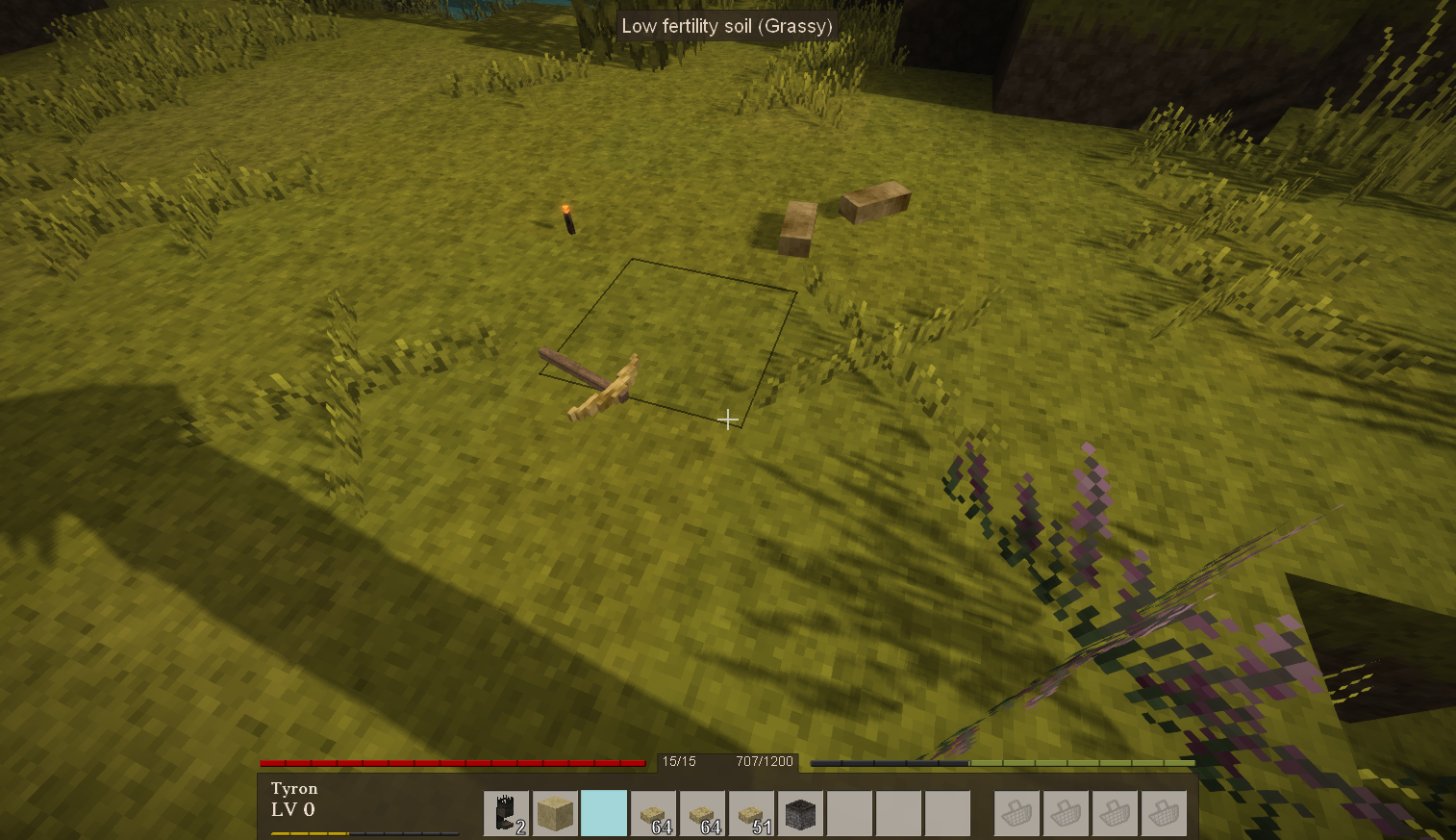Viewport: 1456px width, 840px height.
Task: Select the dark gray stone block slot
Action: [x=800, y=814]
